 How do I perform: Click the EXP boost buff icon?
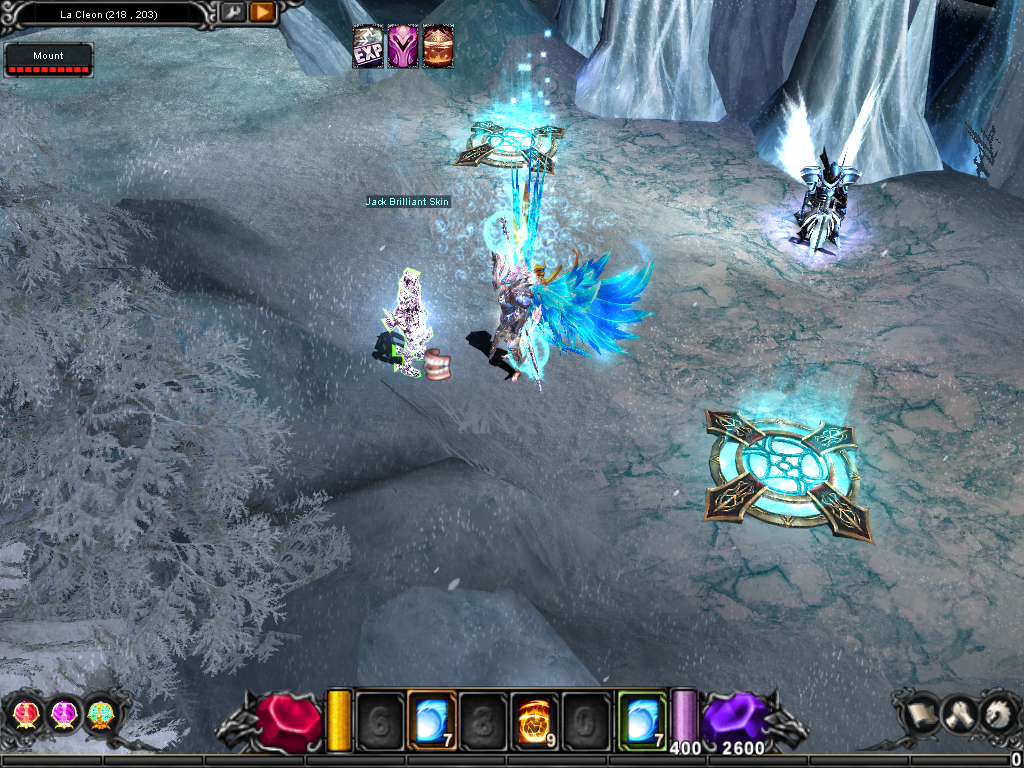coord(368,47)
